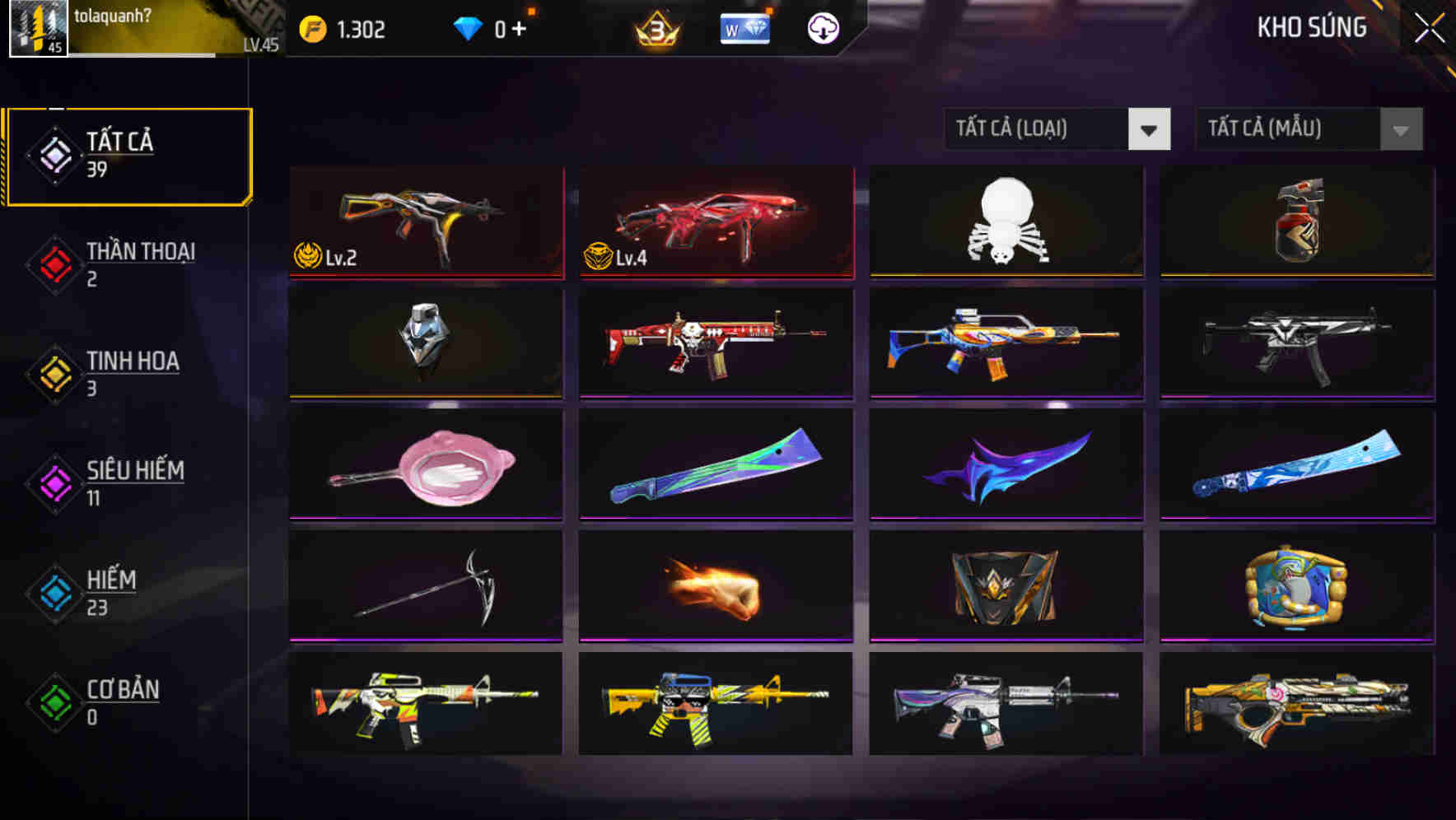
Task: Select the Lv.4 red sniper rifle skin
Action: tap(715, 222)
